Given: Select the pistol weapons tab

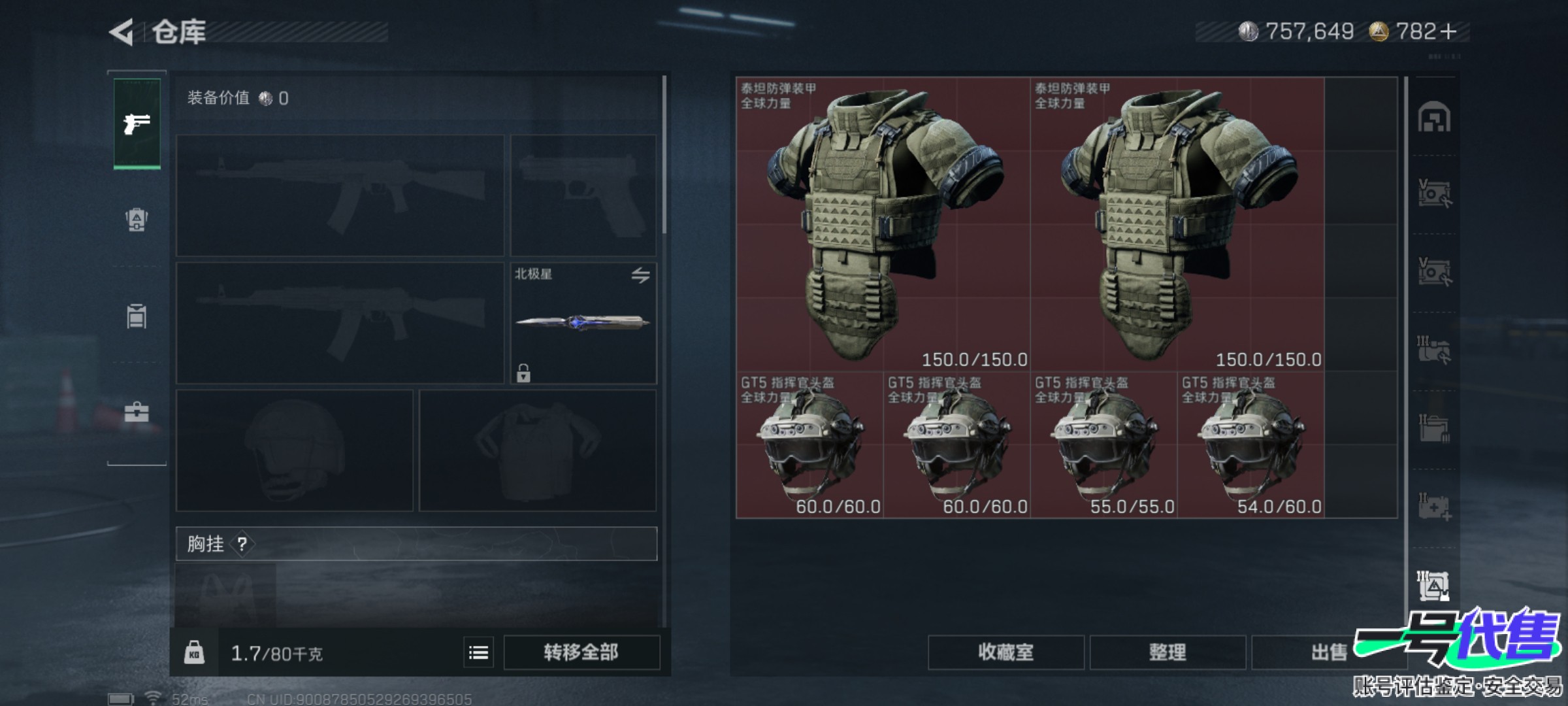Looking at the screenshot, I should (137, 124).
